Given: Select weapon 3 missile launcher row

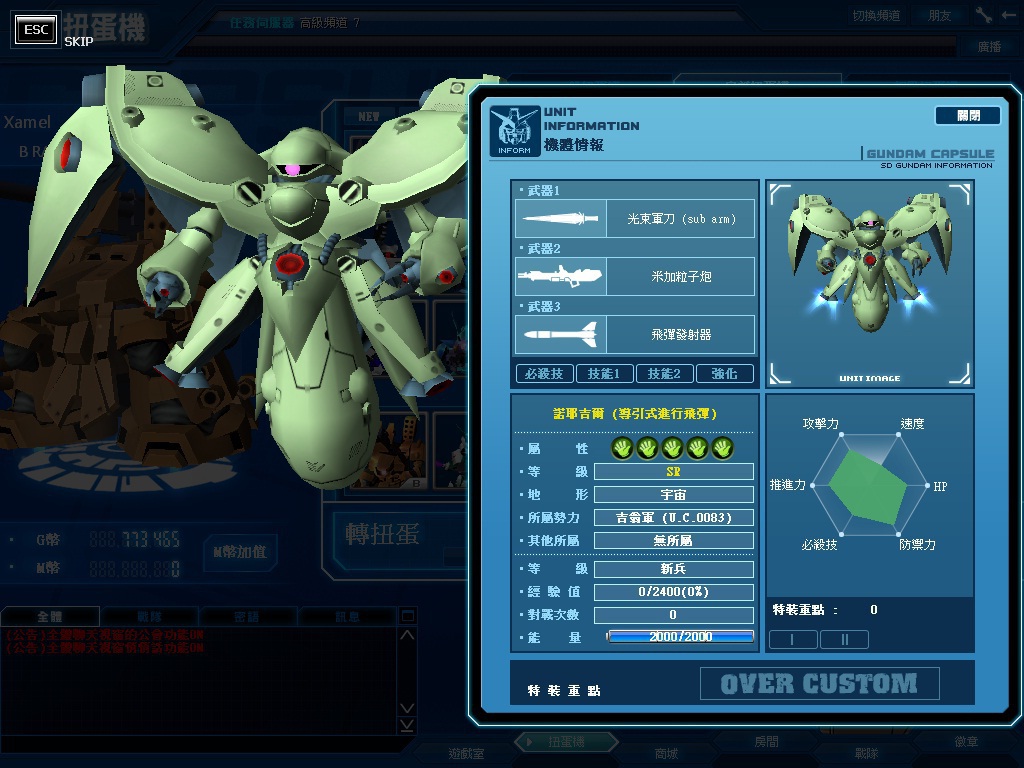Looking at the screenshot, I should click(635, 334).
